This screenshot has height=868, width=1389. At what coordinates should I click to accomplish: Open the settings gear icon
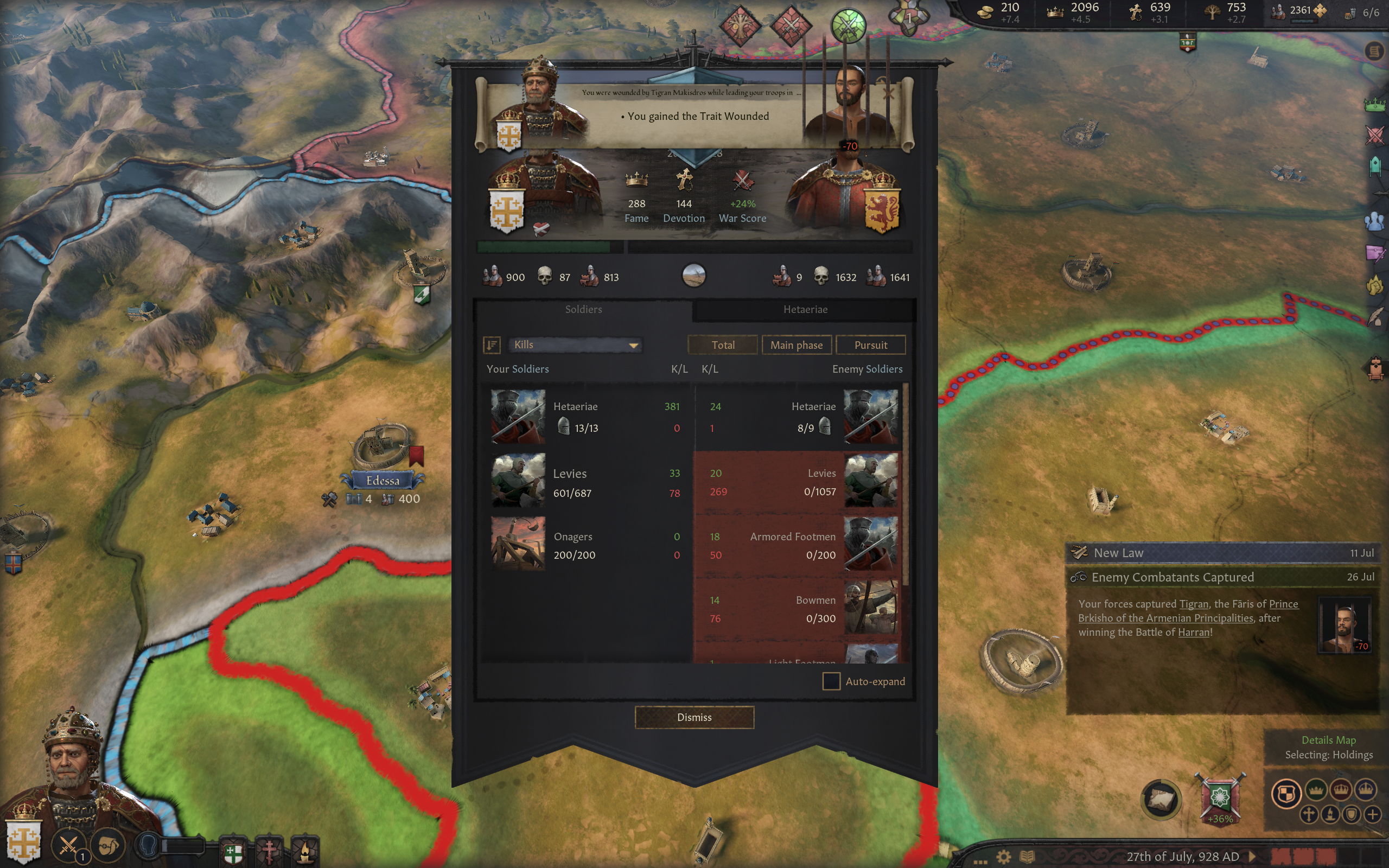(x=1003, y=857)
